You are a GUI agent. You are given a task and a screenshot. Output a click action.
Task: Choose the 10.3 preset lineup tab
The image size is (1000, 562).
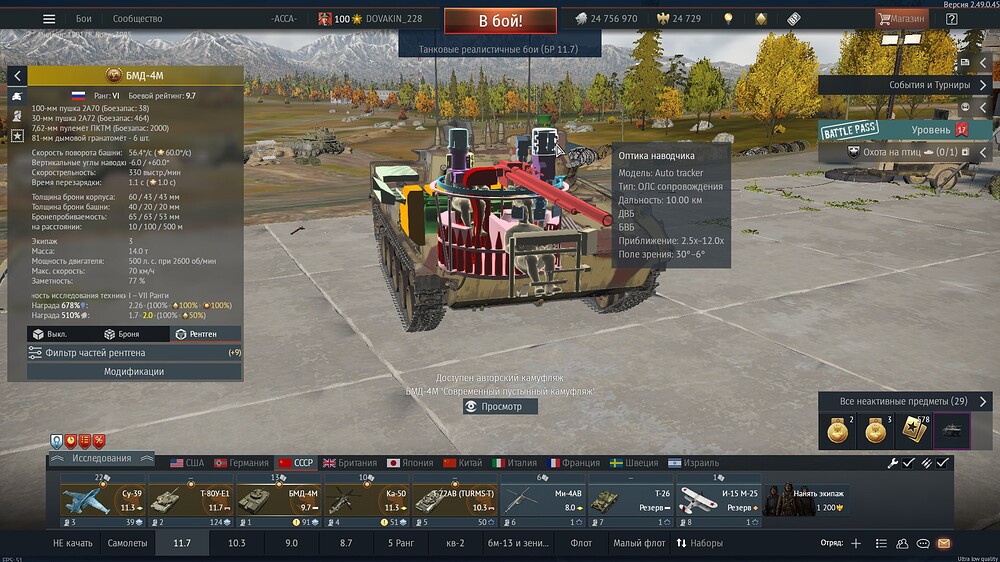click(x=237, y=543)
